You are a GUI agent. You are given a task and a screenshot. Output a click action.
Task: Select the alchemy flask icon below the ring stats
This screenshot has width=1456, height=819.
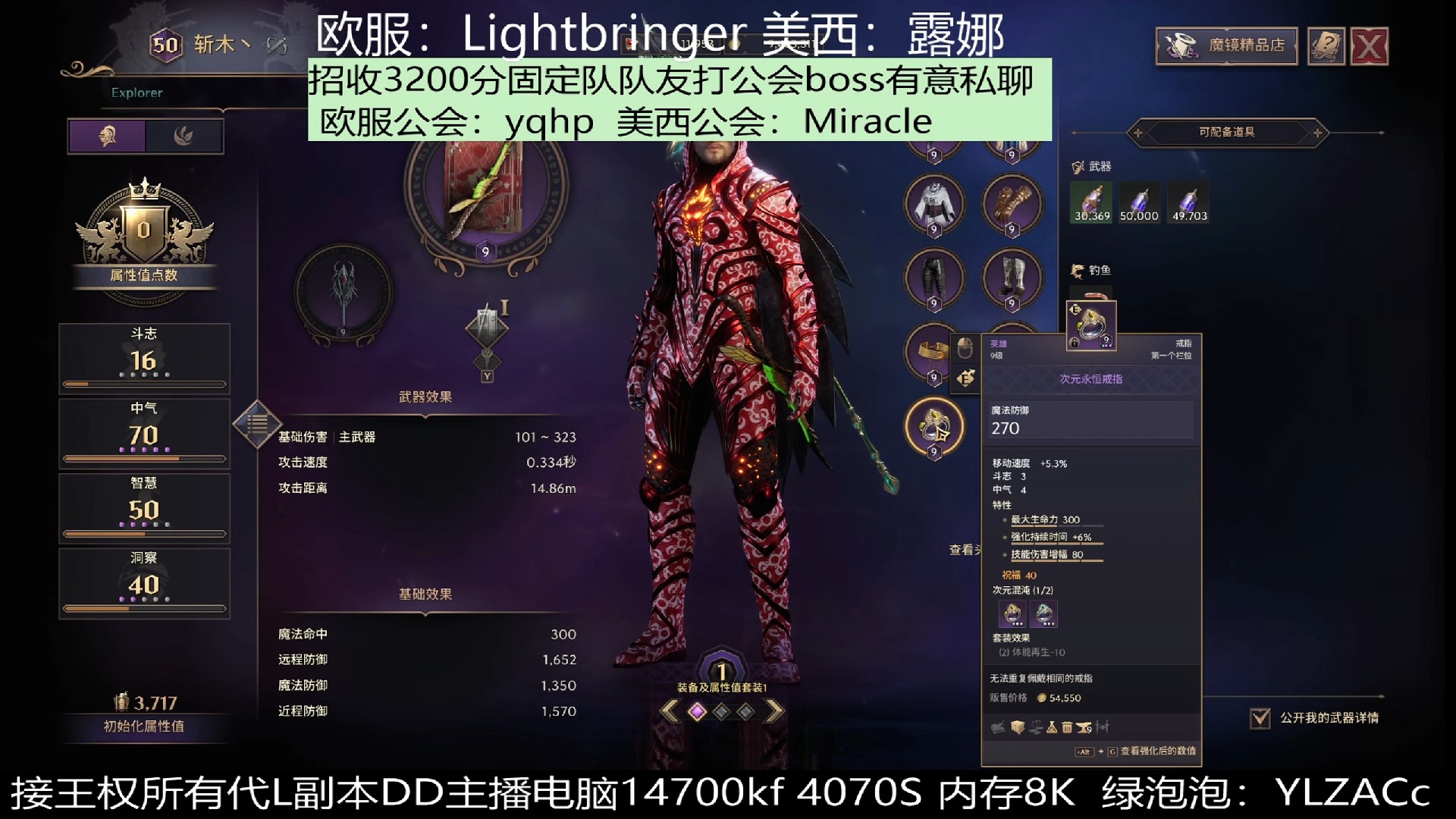pyautogui.click(x=1053, y=726)
